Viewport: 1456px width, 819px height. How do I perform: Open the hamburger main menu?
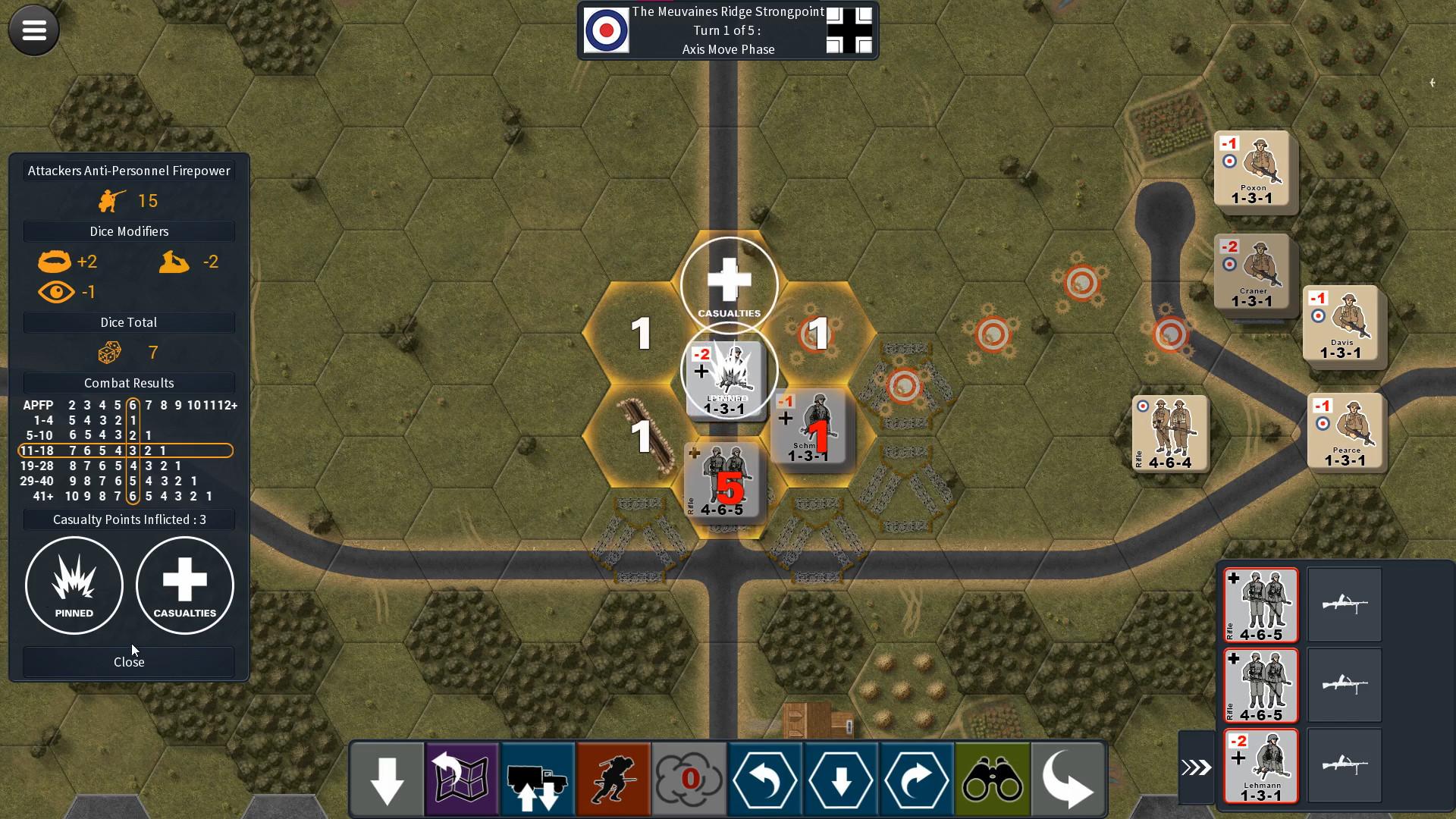[x=33, y=30]
